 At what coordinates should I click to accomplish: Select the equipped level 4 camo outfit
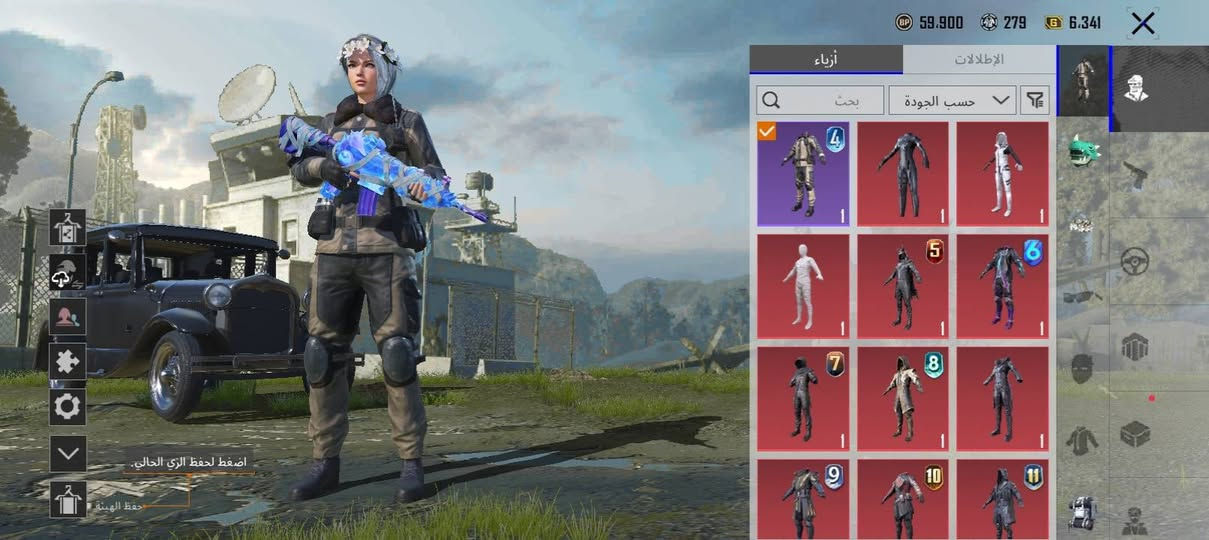803,173
